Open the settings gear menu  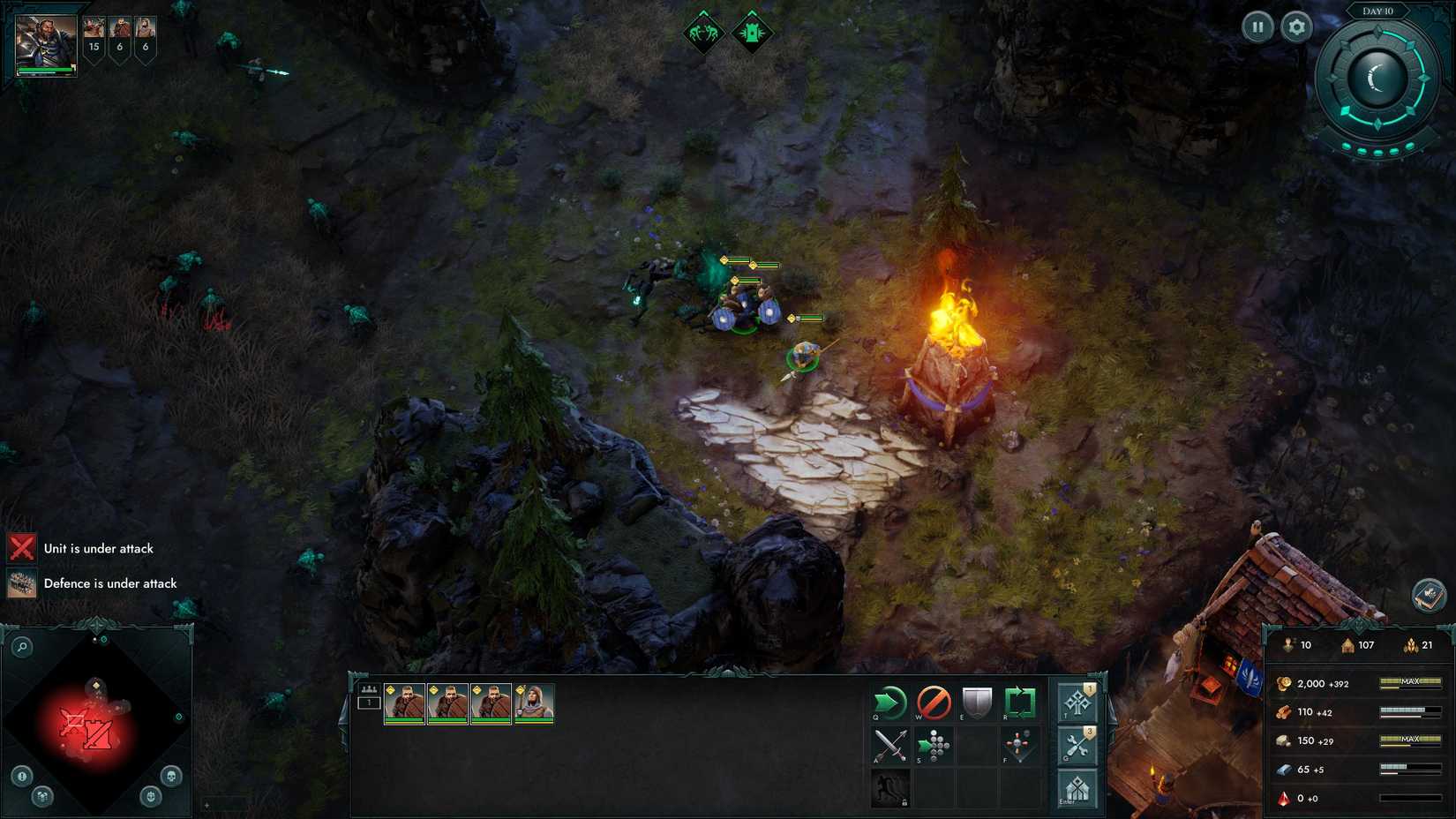[x=1295, y=26]
